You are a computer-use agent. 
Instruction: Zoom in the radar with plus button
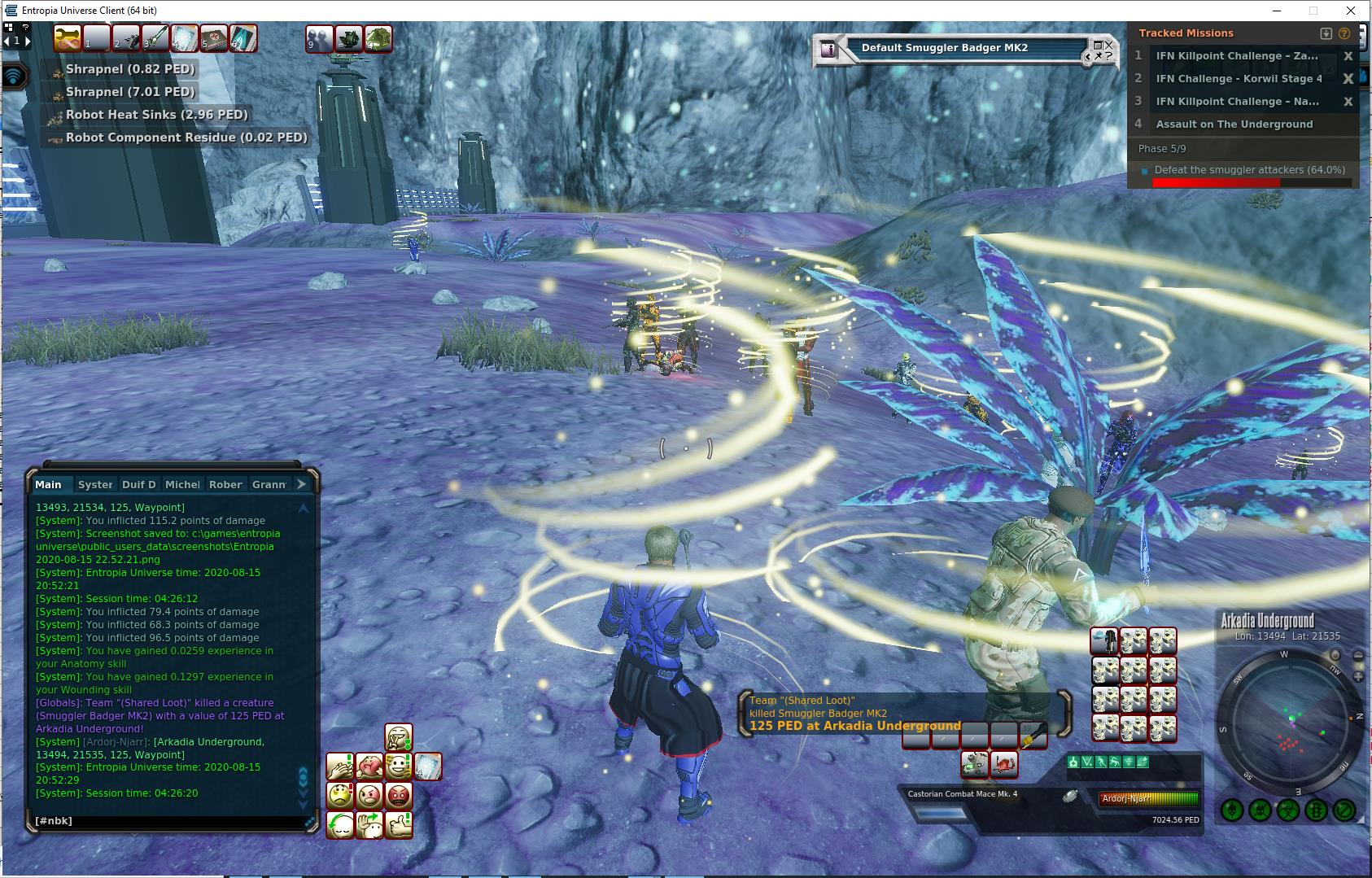(x=1358, y=676)
